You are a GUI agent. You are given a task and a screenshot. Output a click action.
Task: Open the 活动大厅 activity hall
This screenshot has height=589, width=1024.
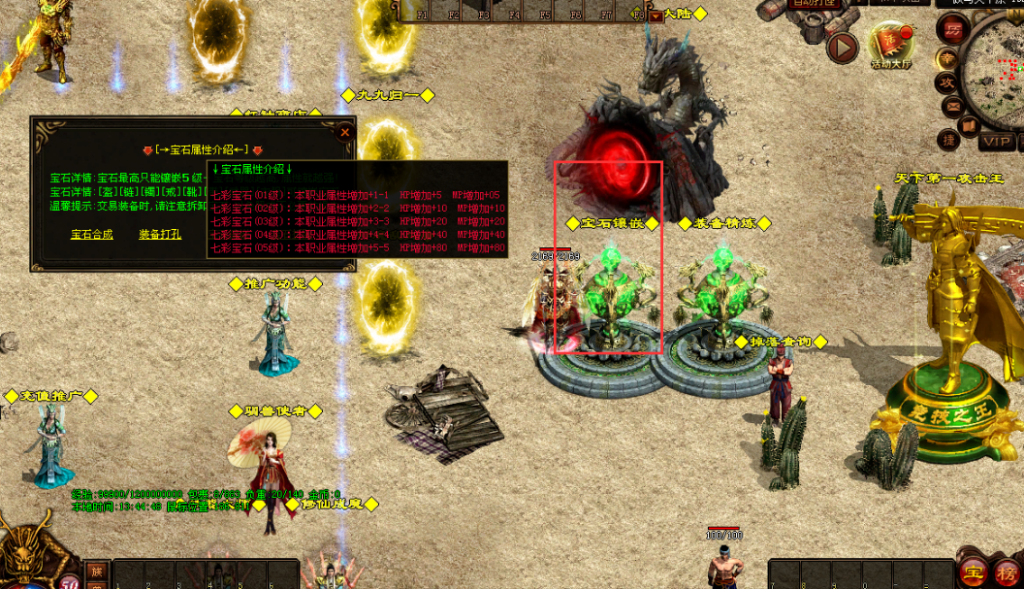click(890, 45)
